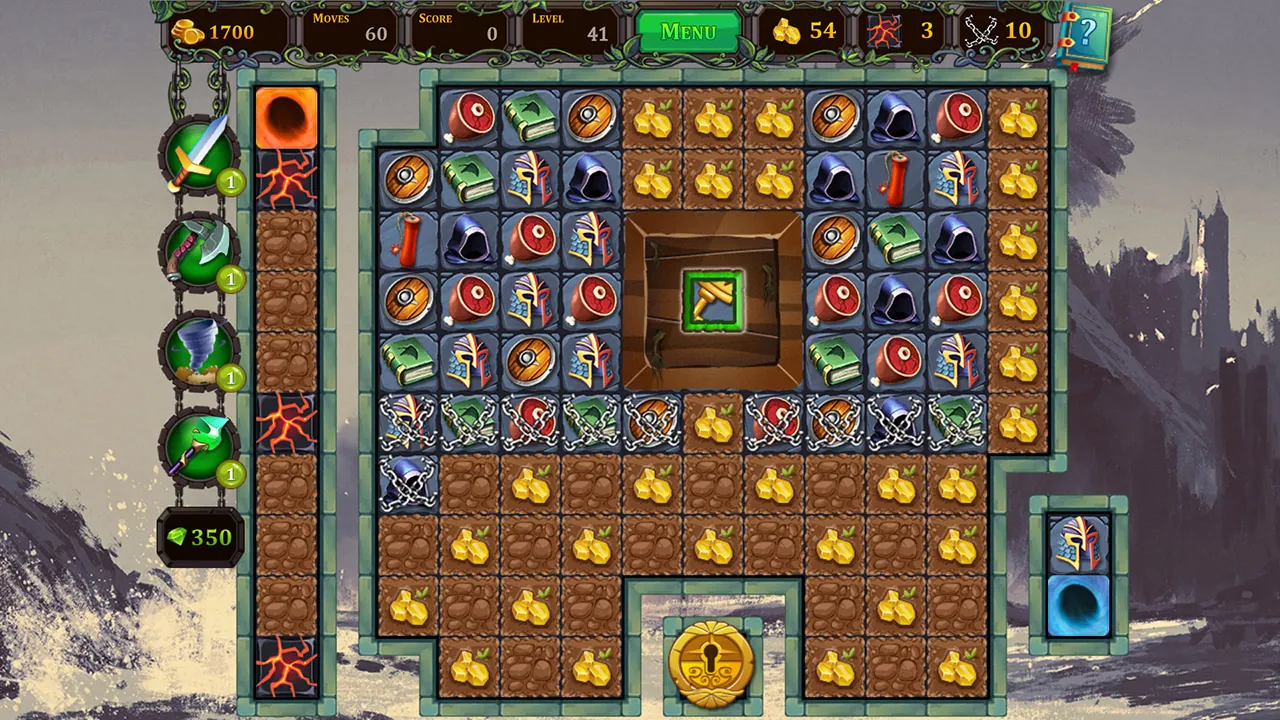Click the Moves counter showing 60

pos(370,31)
